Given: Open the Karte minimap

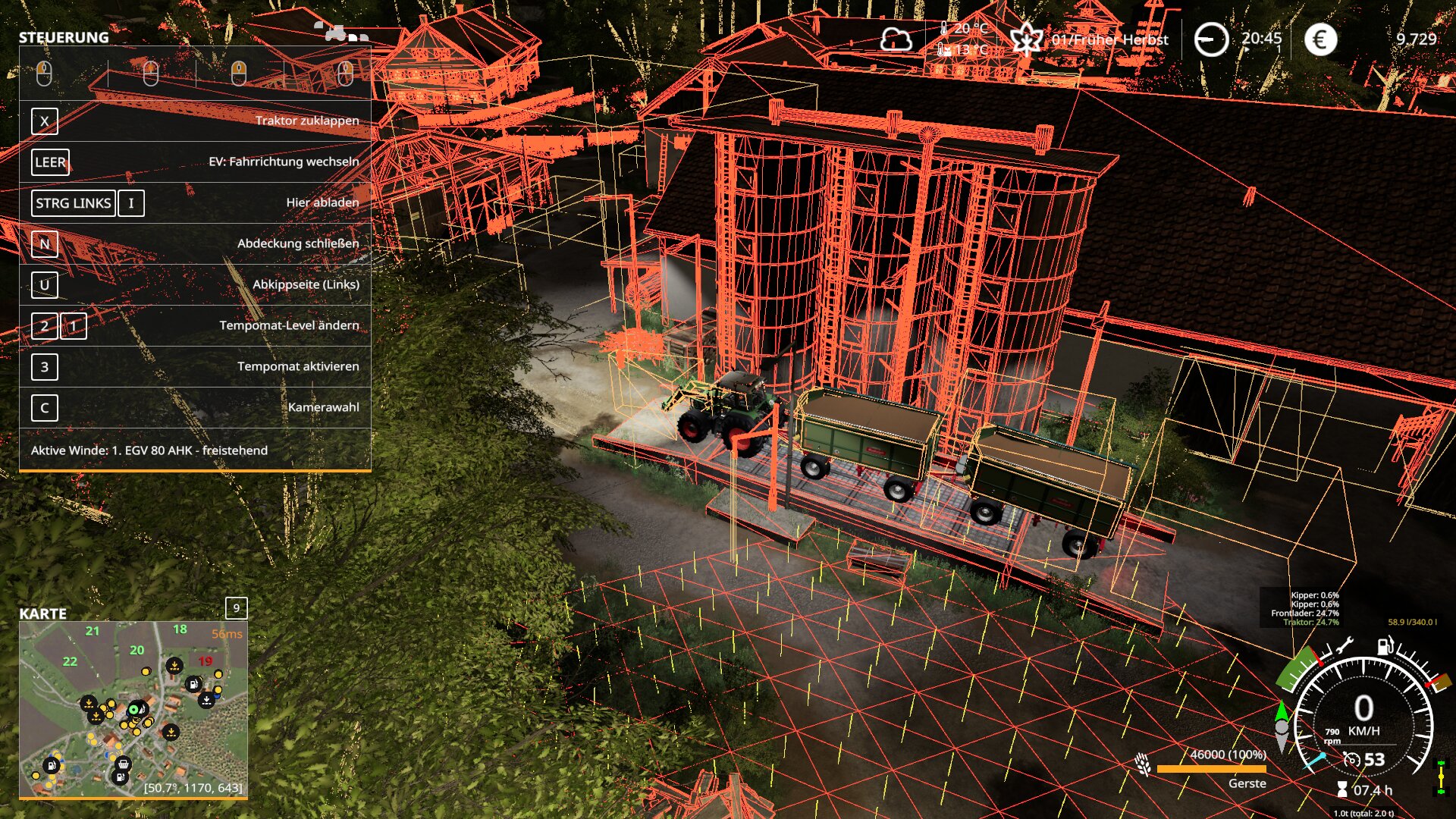Looking at the screenshot, I should coord(133,708).
